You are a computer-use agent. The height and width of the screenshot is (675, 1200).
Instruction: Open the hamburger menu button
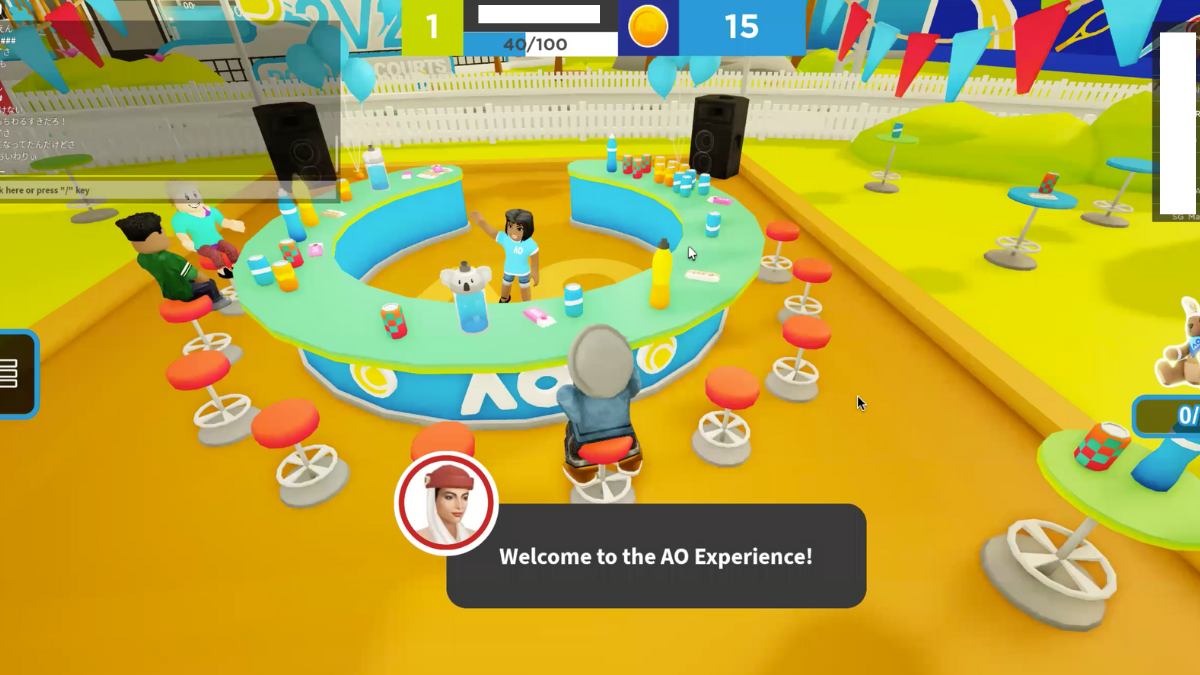click(x=12, y=373)
